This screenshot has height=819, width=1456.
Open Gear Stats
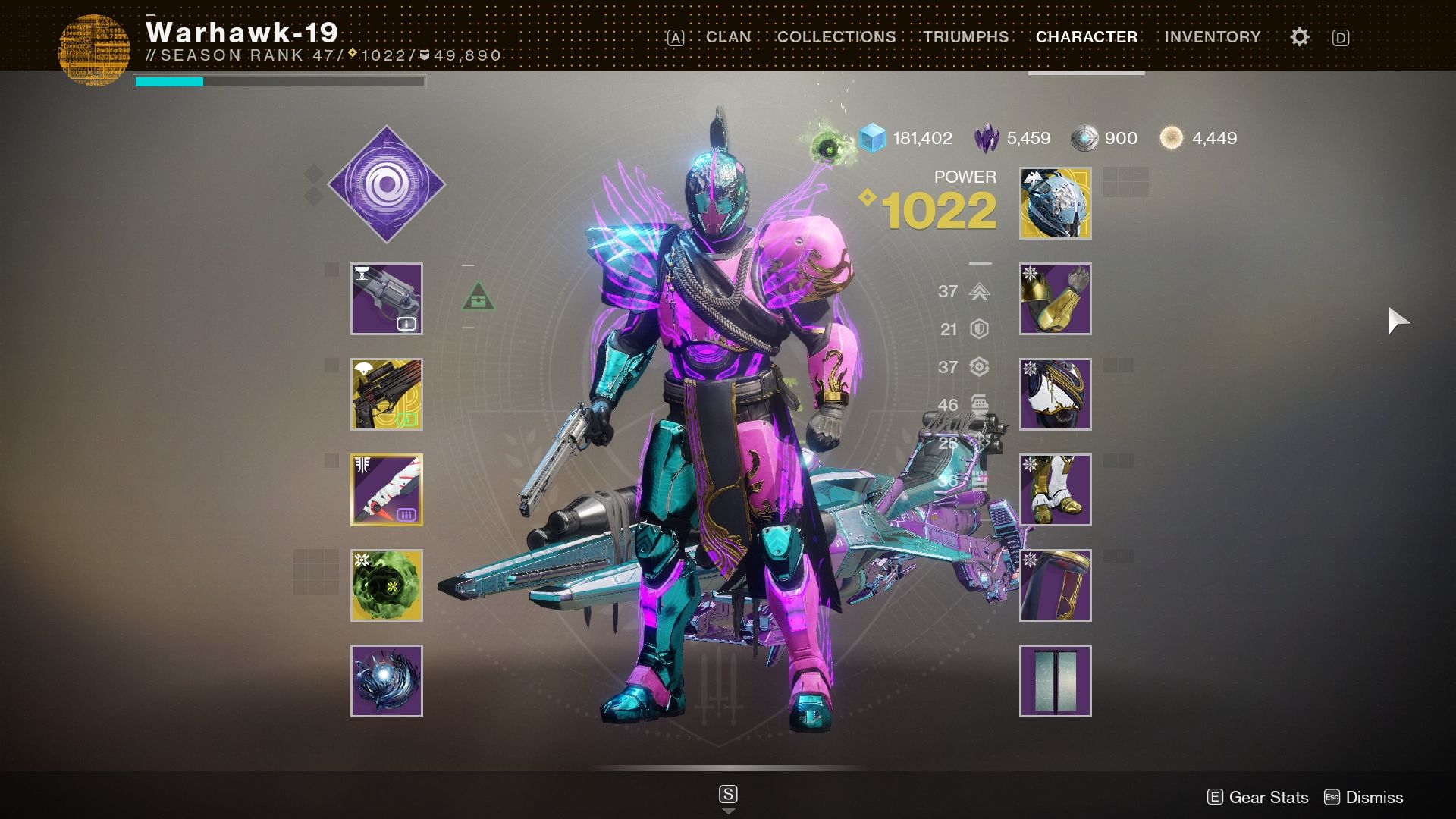click(1268, 797)
